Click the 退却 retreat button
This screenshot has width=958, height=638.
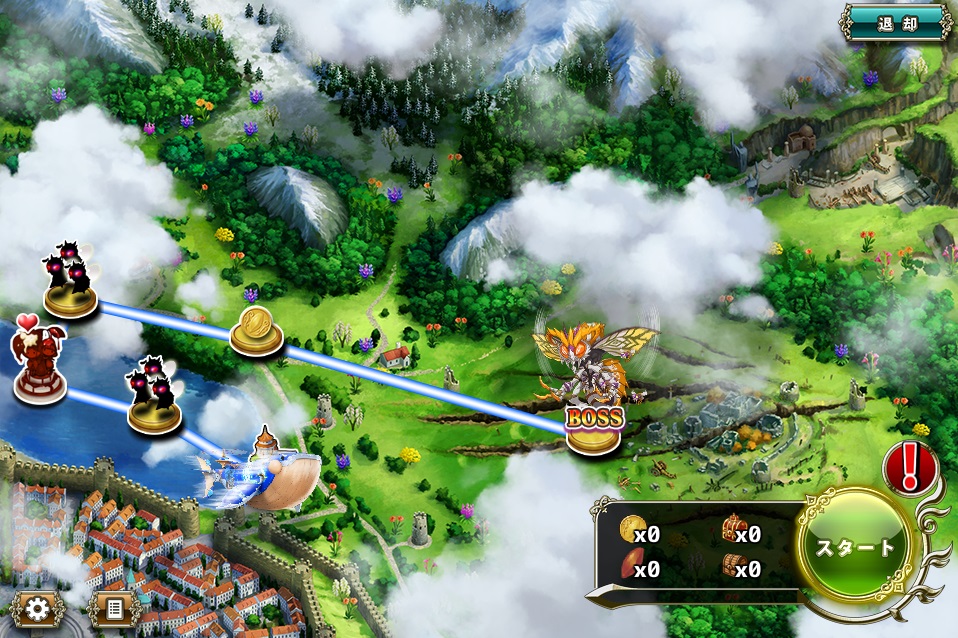pyautogui.click(x=895, y=22)
